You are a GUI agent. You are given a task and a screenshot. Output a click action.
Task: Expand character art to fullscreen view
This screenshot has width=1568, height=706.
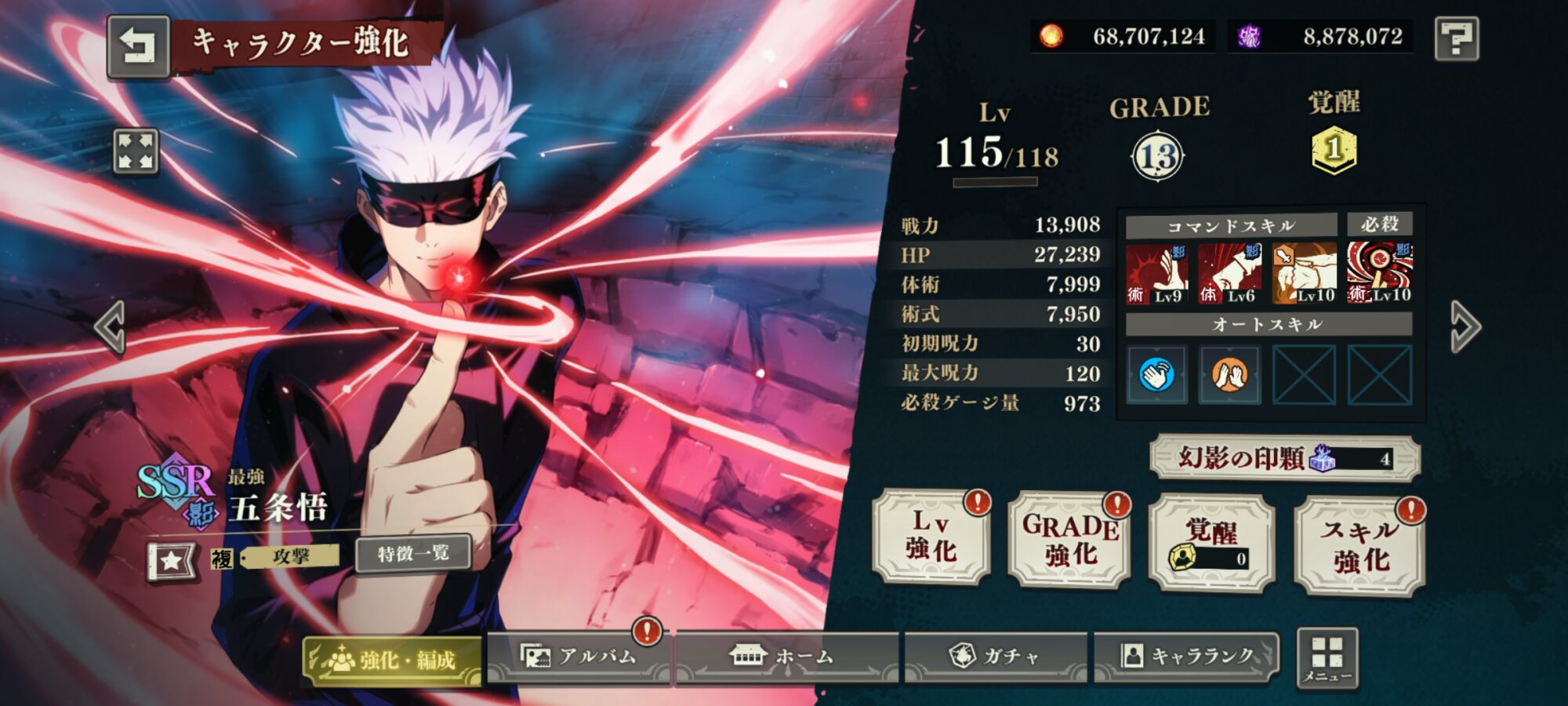click(136, 151)
